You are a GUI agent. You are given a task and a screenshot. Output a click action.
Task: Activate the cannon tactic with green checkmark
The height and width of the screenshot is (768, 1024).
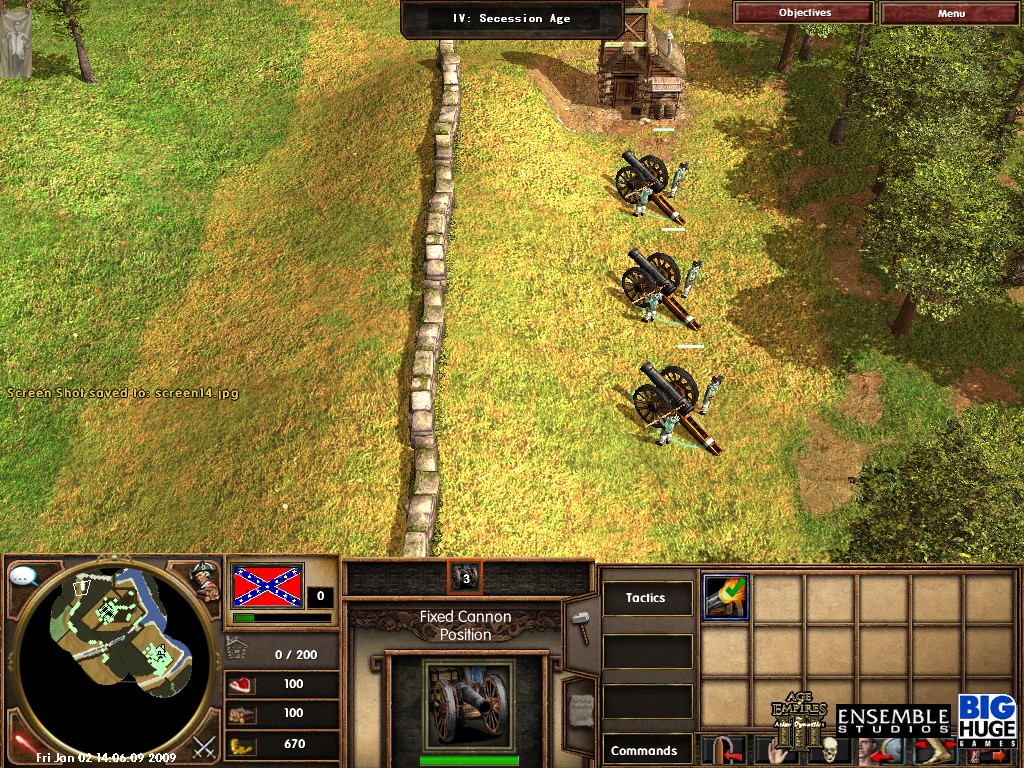point(725,598)
